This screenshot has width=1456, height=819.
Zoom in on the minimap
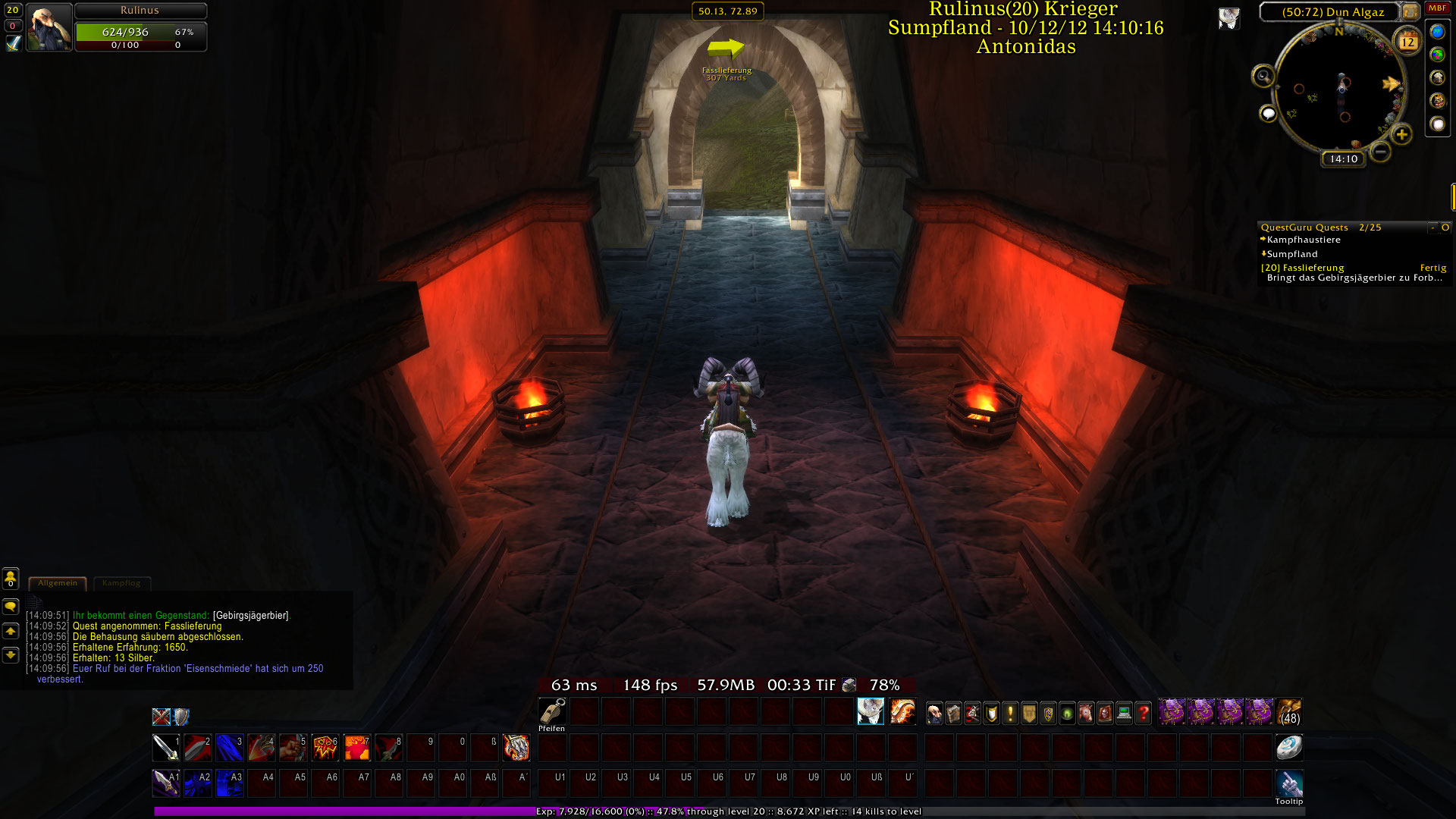[1401, 135]
